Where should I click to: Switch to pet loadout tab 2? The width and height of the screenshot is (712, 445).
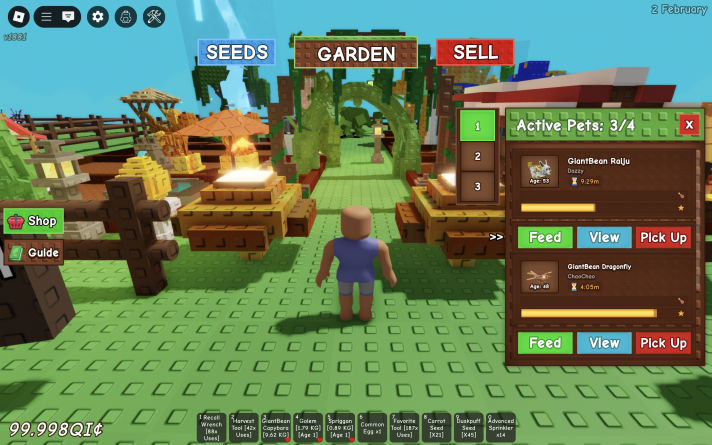(477, 156)
